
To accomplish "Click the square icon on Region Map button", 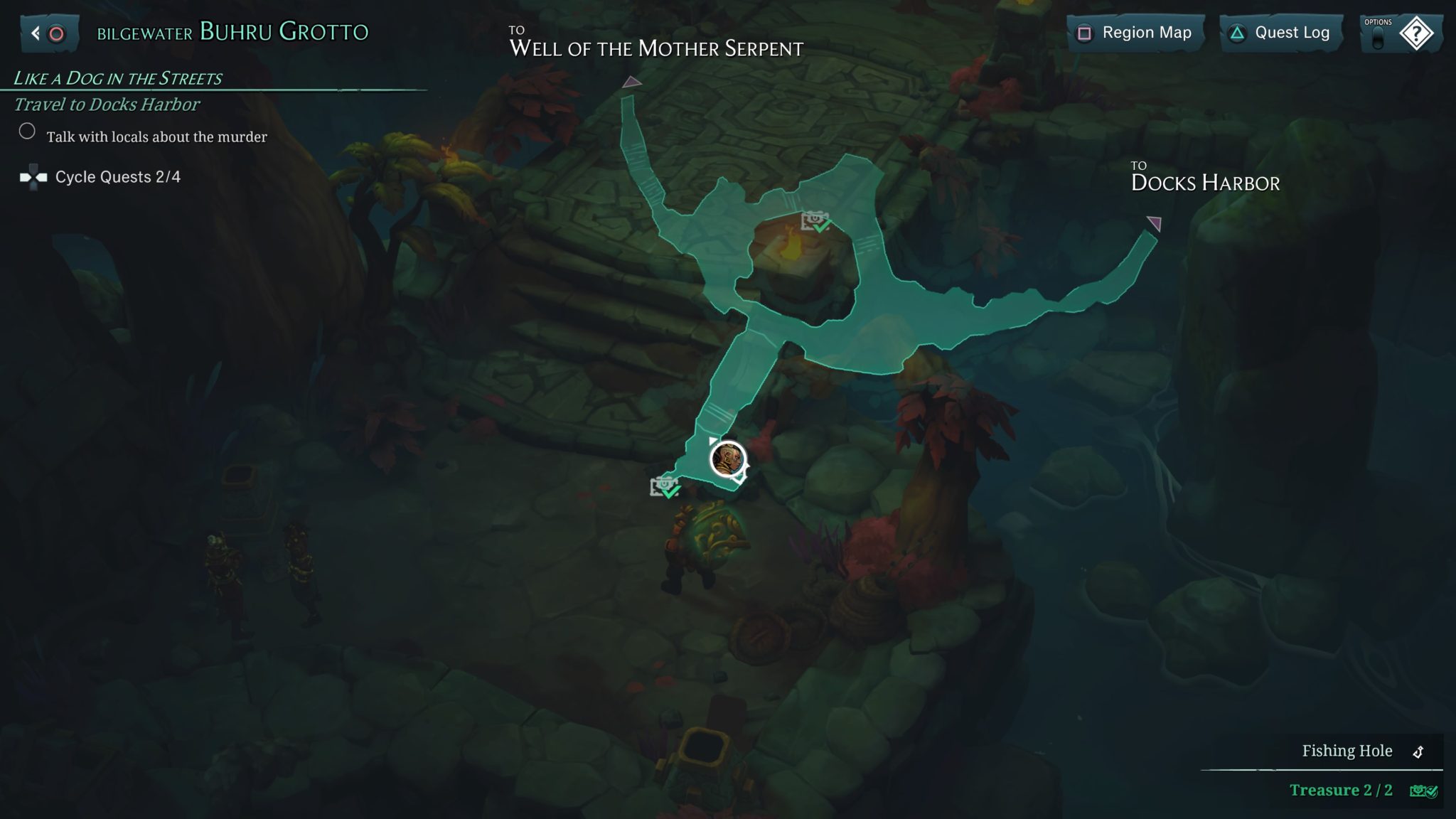I will tap(1086, 33).
